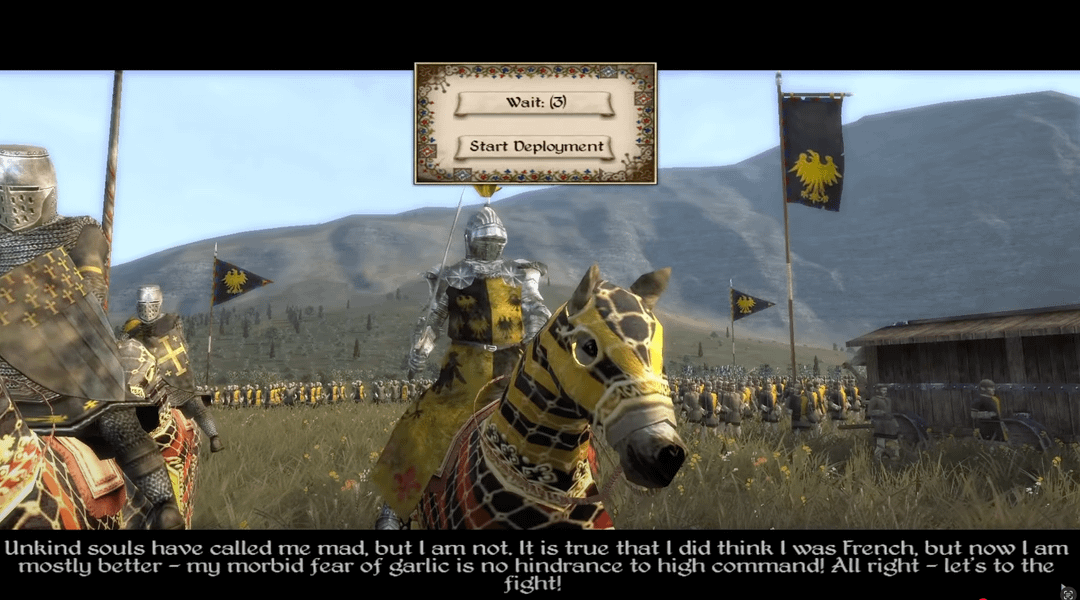The height and width of the screenshot is (600, 1080).
Task: Choose Start Deployment to begin the battle
Action: [x=535, y=147]
